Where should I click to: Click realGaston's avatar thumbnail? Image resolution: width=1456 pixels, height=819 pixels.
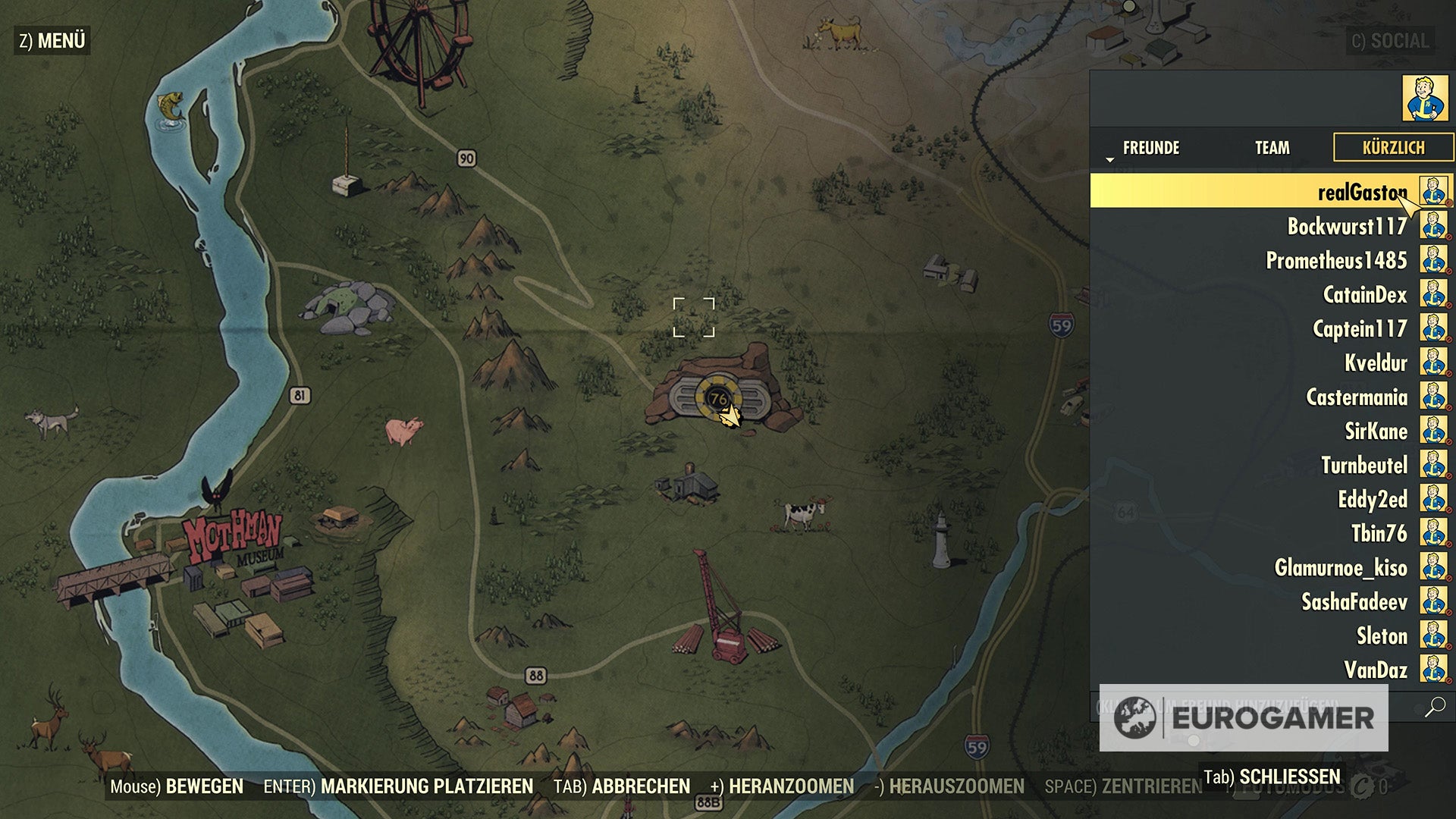click(1432, 192)
